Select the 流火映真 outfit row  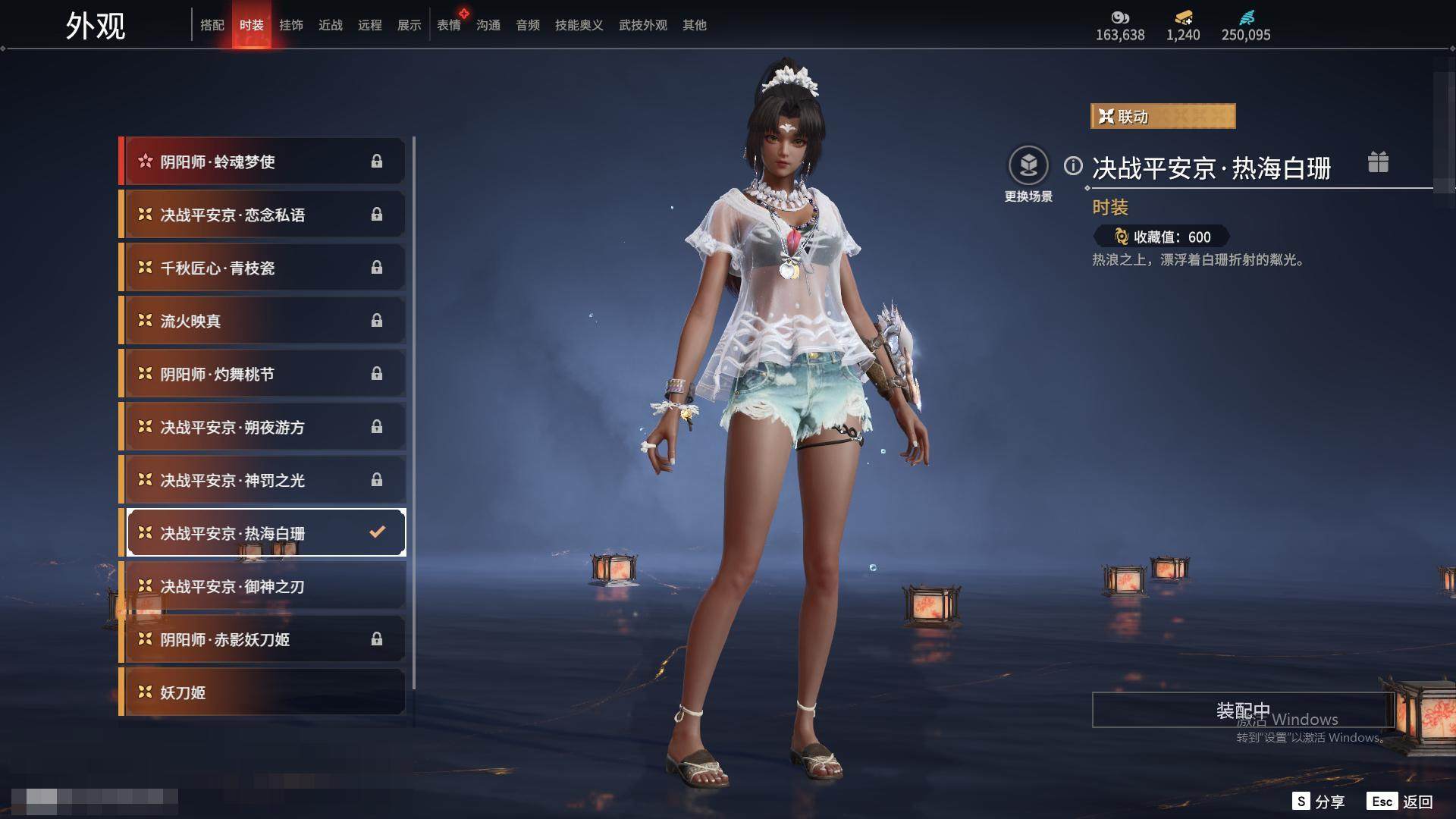[262, 321]
